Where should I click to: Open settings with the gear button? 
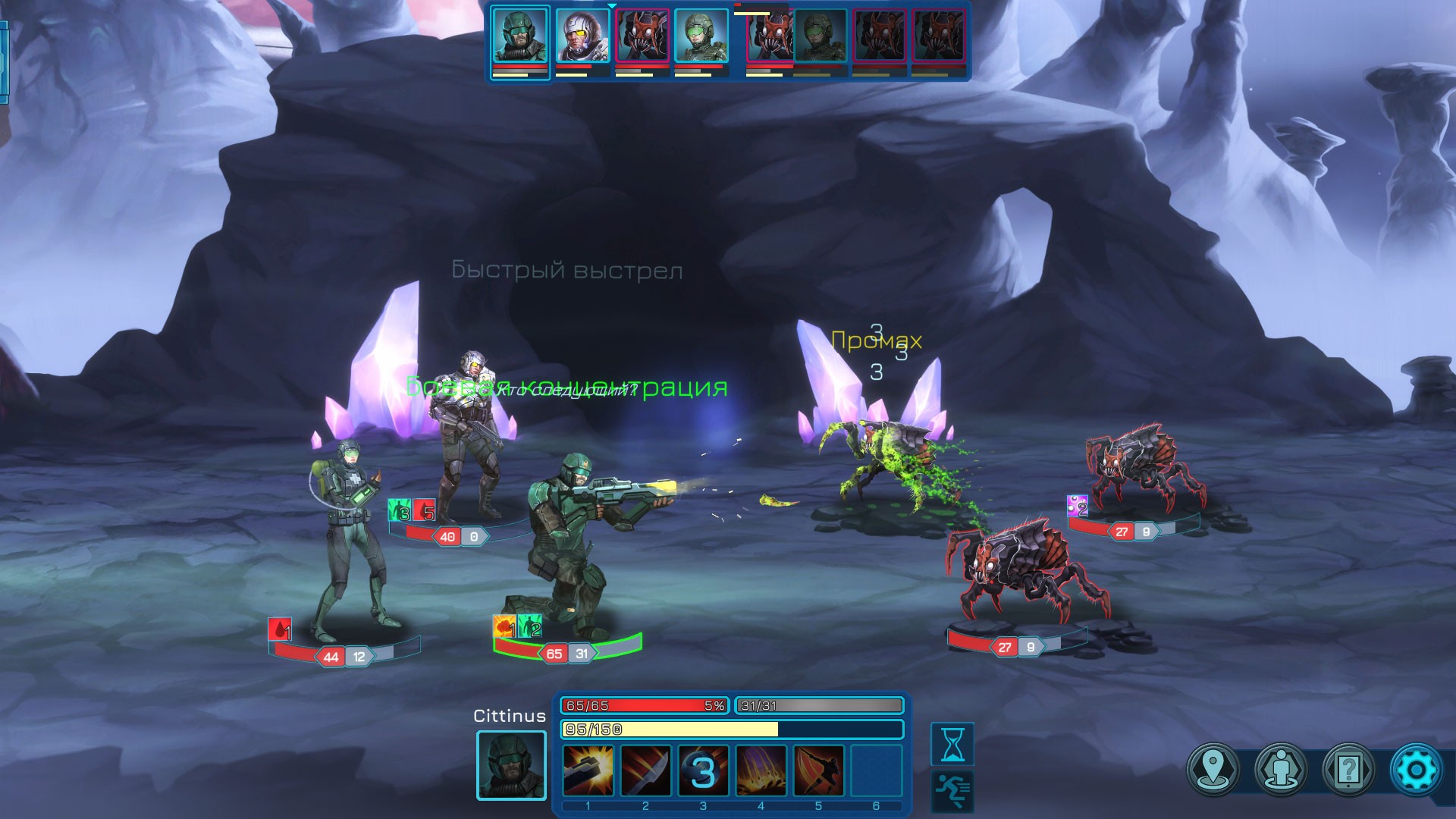coord(1416,770)
